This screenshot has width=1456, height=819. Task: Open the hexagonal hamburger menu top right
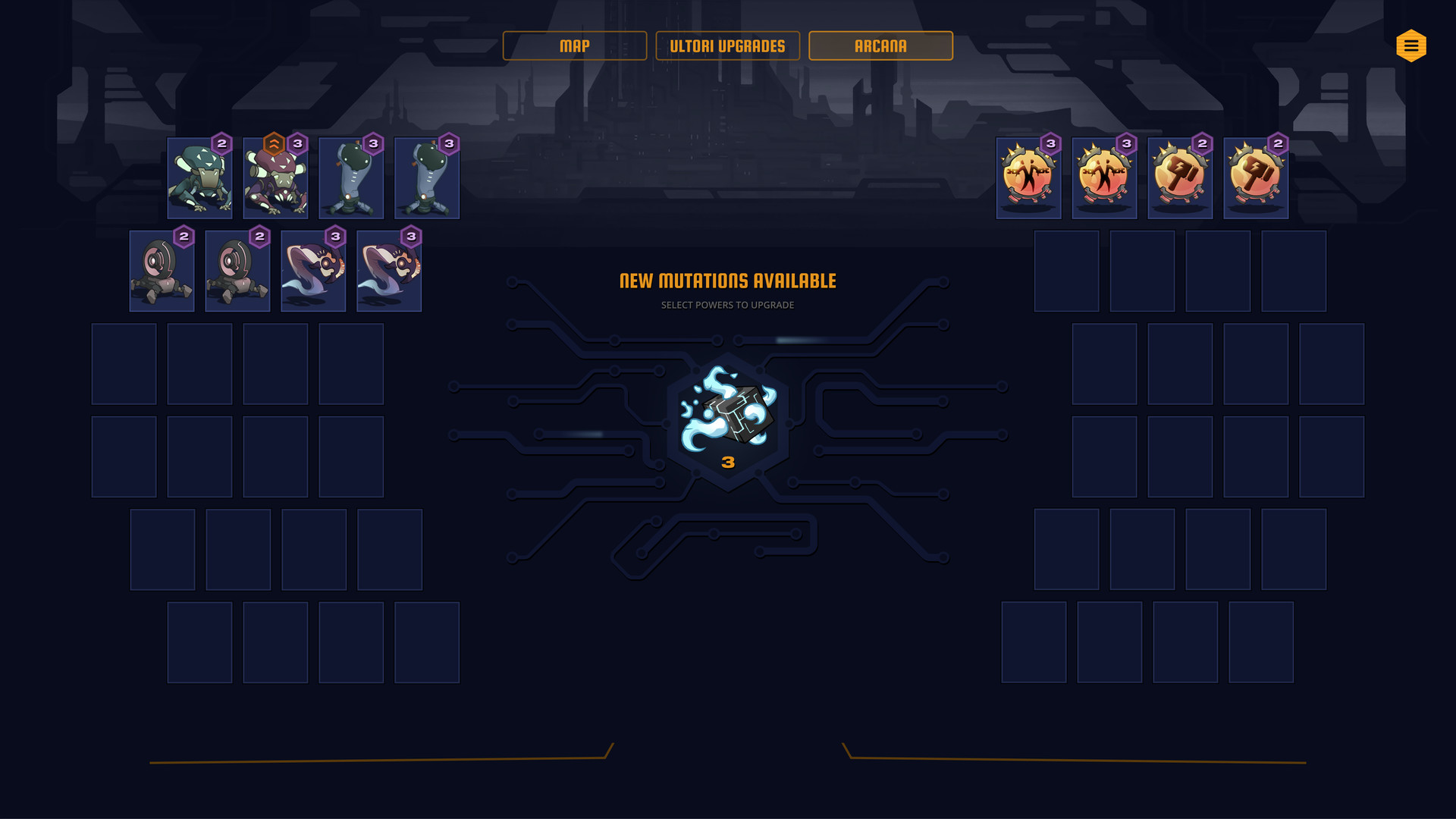[1410, 45]
